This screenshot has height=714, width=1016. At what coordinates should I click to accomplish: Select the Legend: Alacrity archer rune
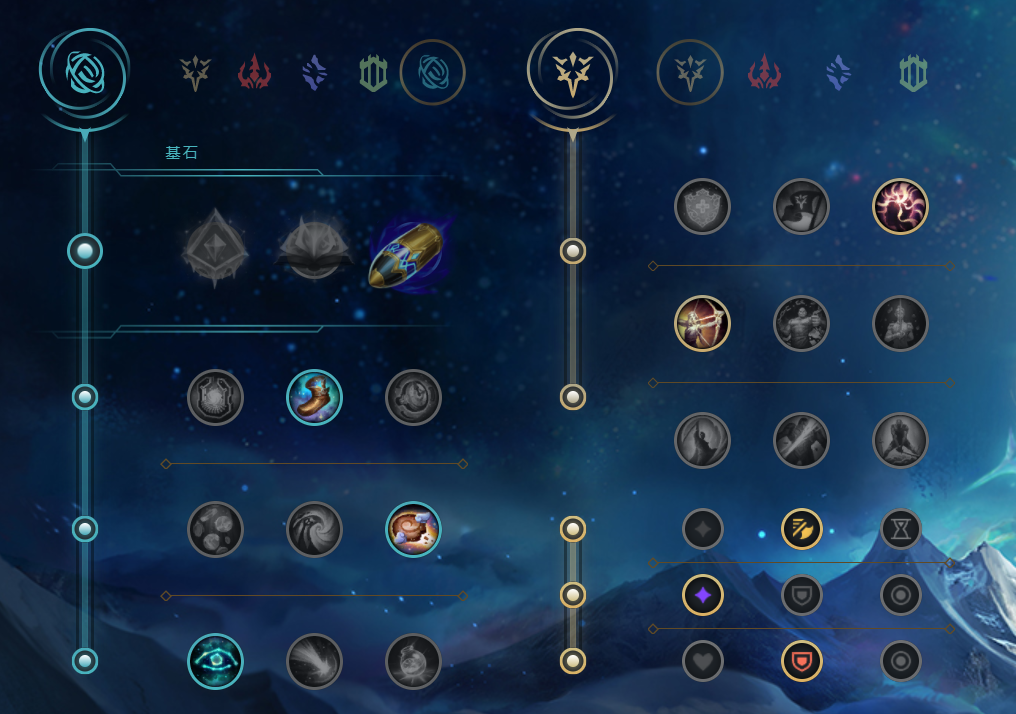[x=702, y=323]
